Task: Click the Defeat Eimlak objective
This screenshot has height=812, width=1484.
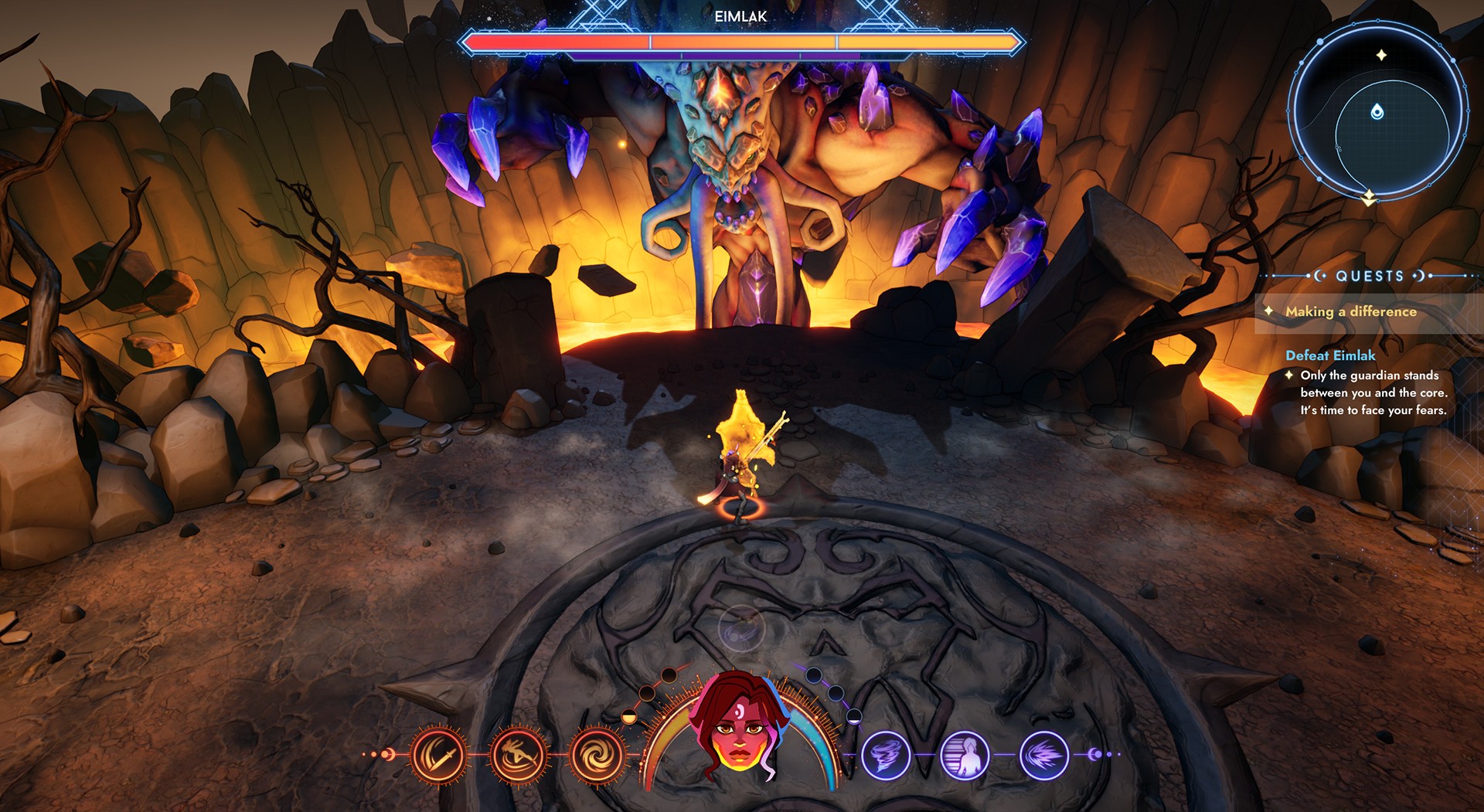Action: pos(1330,355)
